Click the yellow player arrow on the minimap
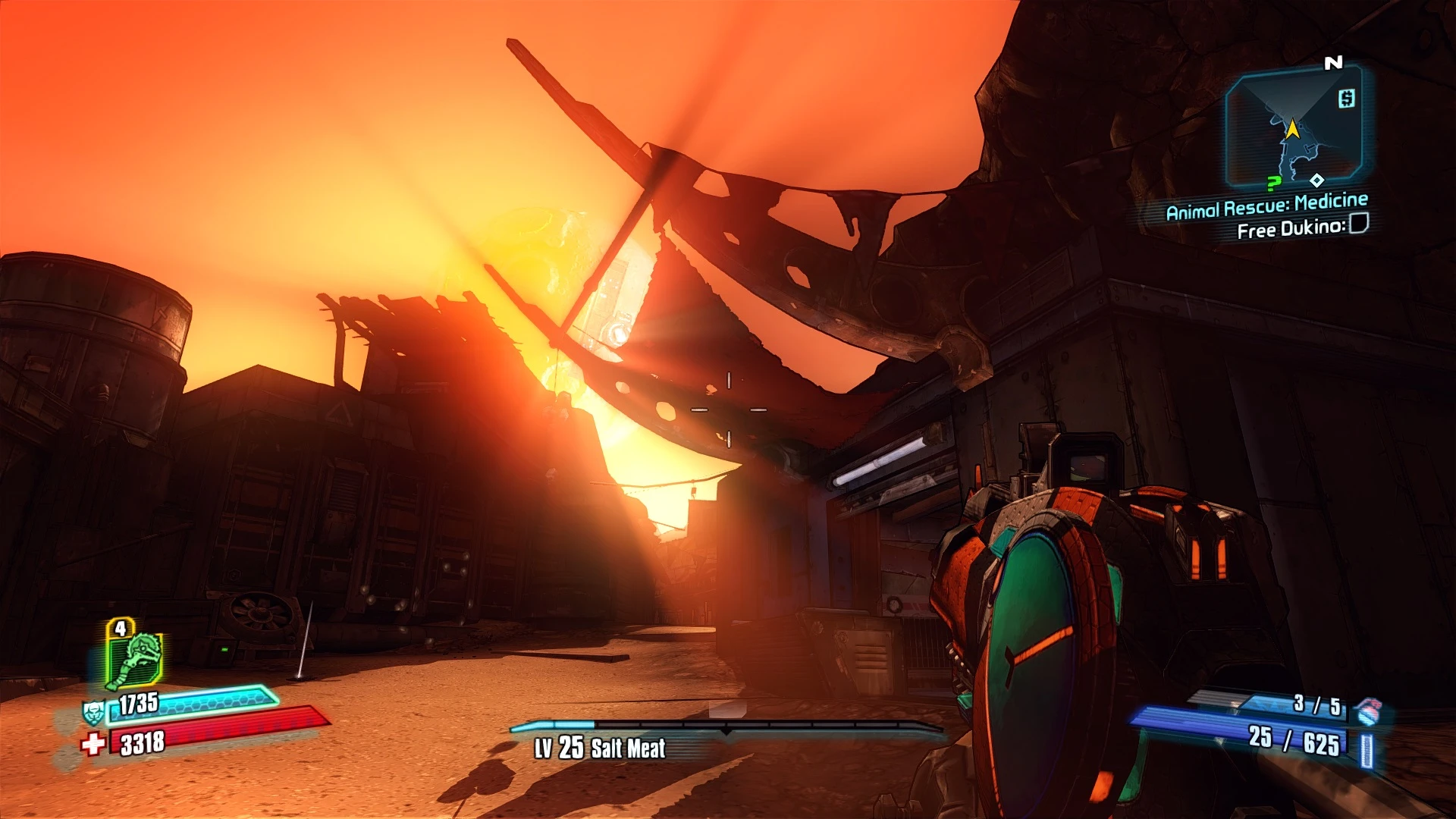 coord(1291,130)
